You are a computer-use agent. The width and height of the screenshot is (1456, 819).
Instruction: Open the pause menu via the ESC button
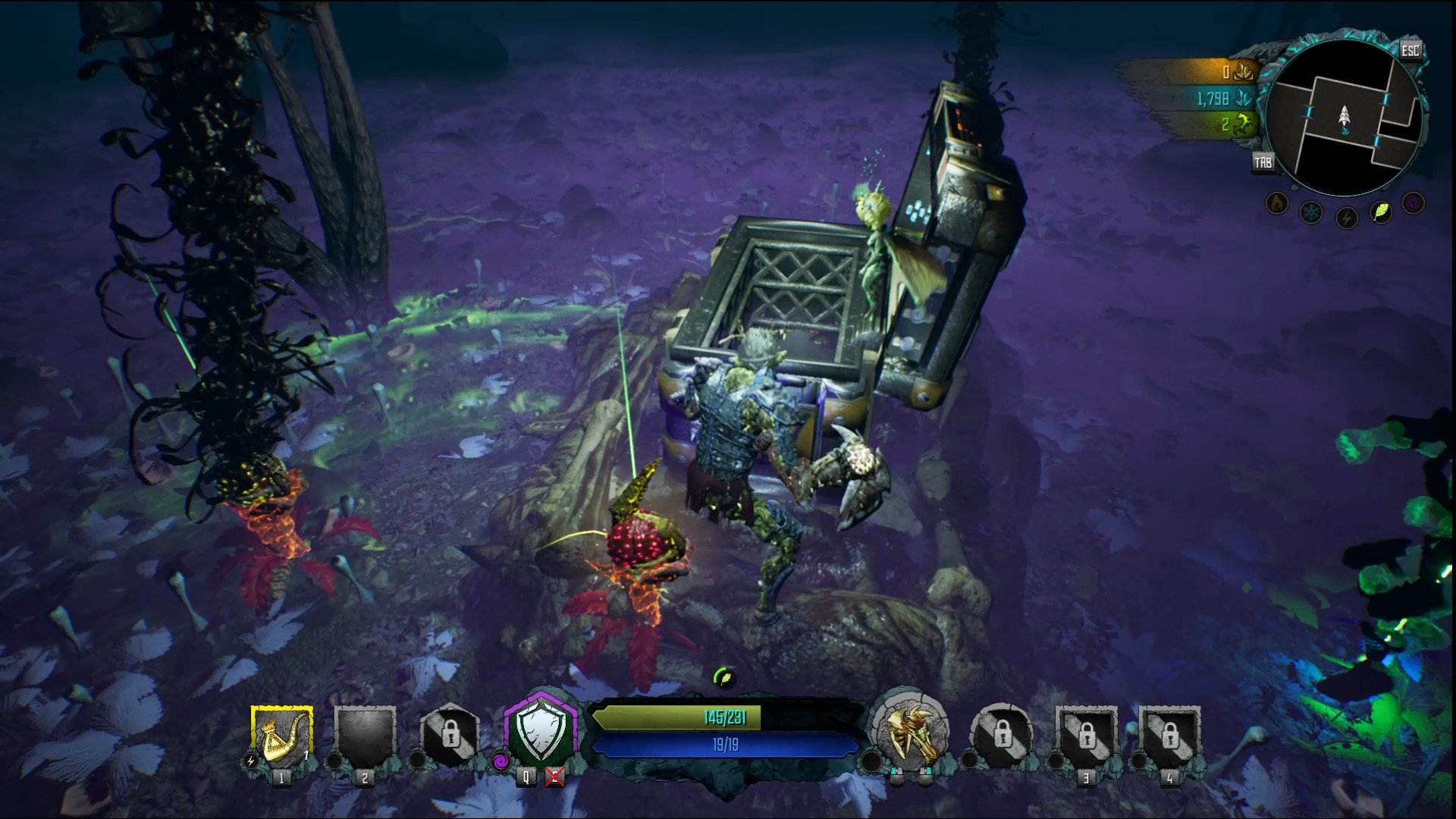click(x=1411, y=50)
